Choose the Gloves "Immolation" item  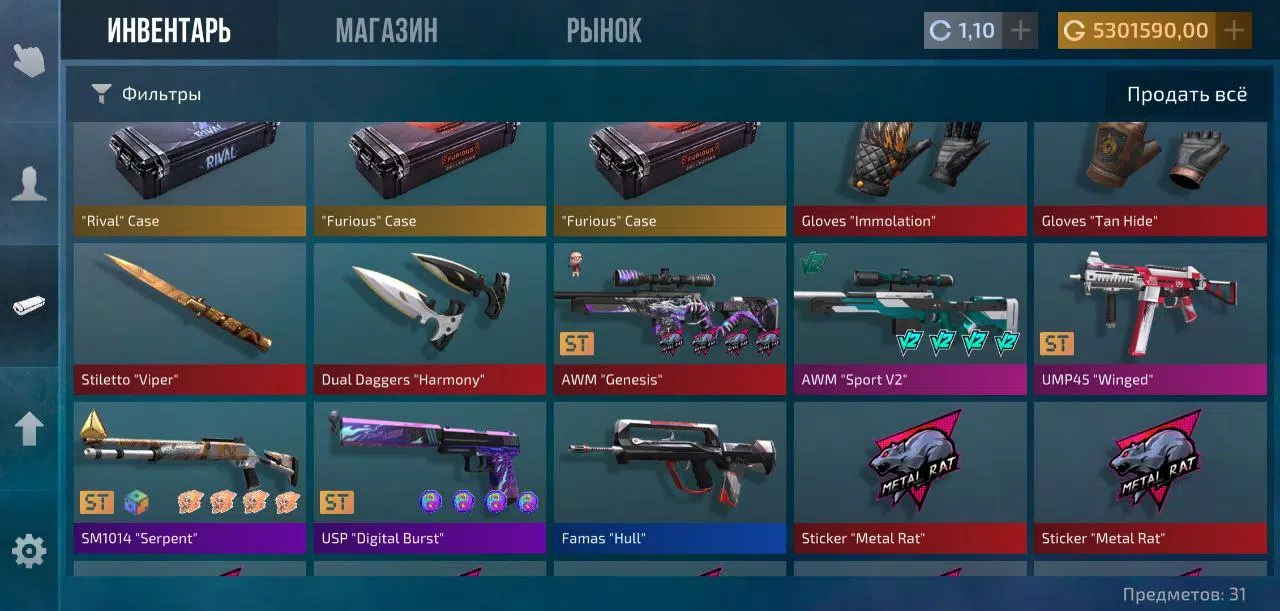coord(910,178)
